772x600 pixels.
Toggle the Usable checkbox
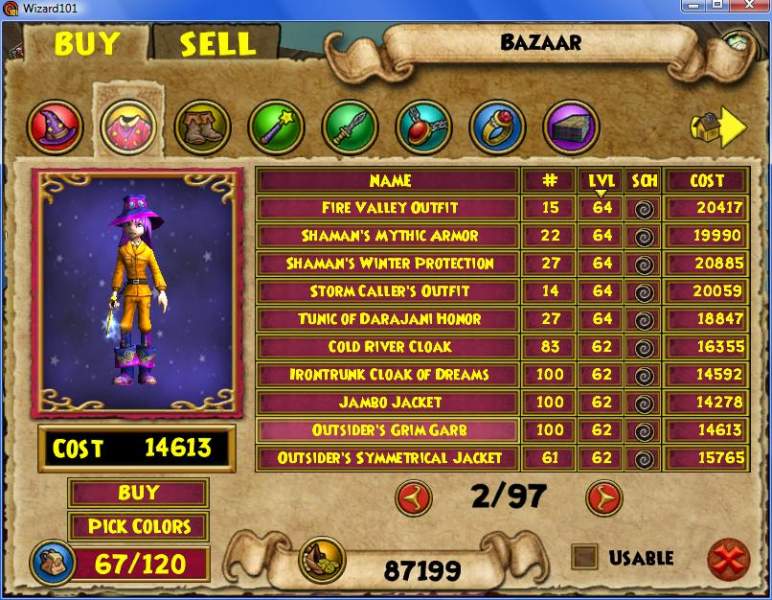584,557
